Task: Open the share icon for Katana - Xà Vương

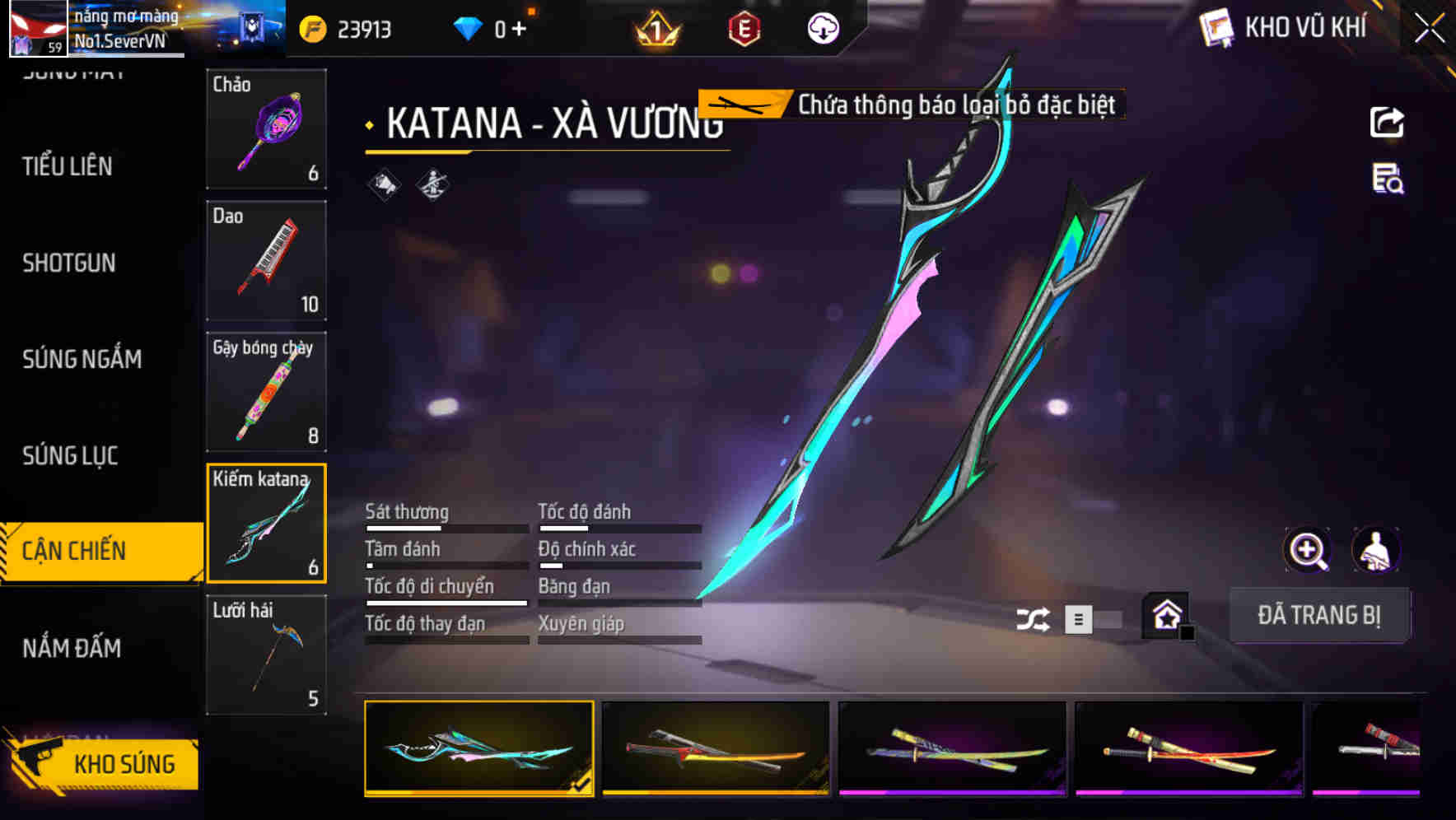Action: [1388, 121]
